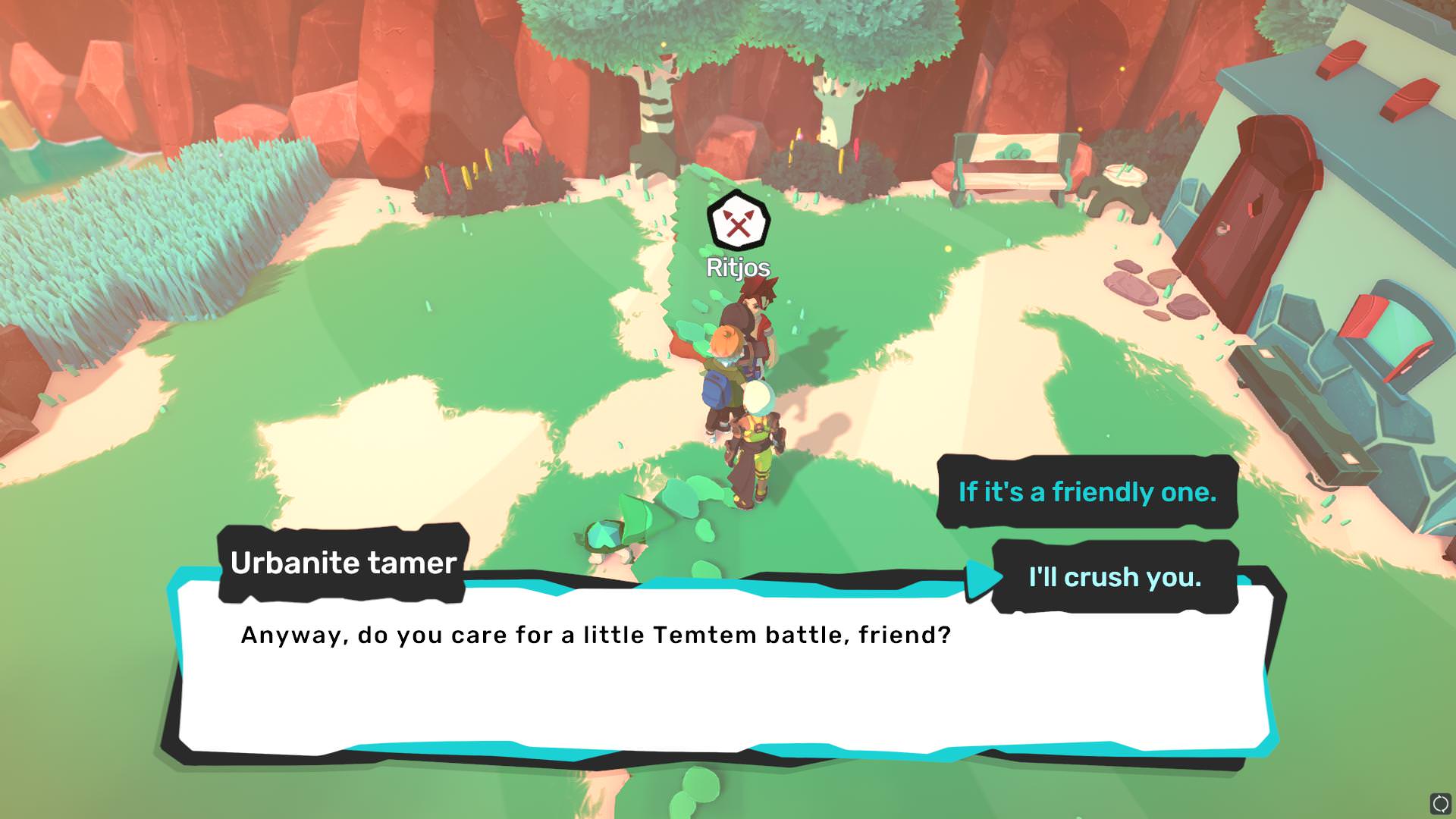Click the white hood of the player avatar

point(758,397)
